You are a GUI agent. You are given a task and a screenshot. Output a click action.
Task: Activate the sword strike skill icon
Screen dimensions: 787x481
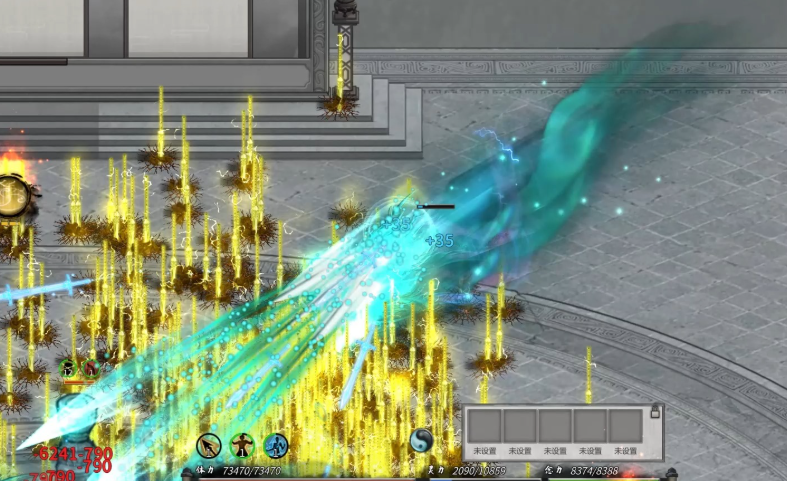210,445
